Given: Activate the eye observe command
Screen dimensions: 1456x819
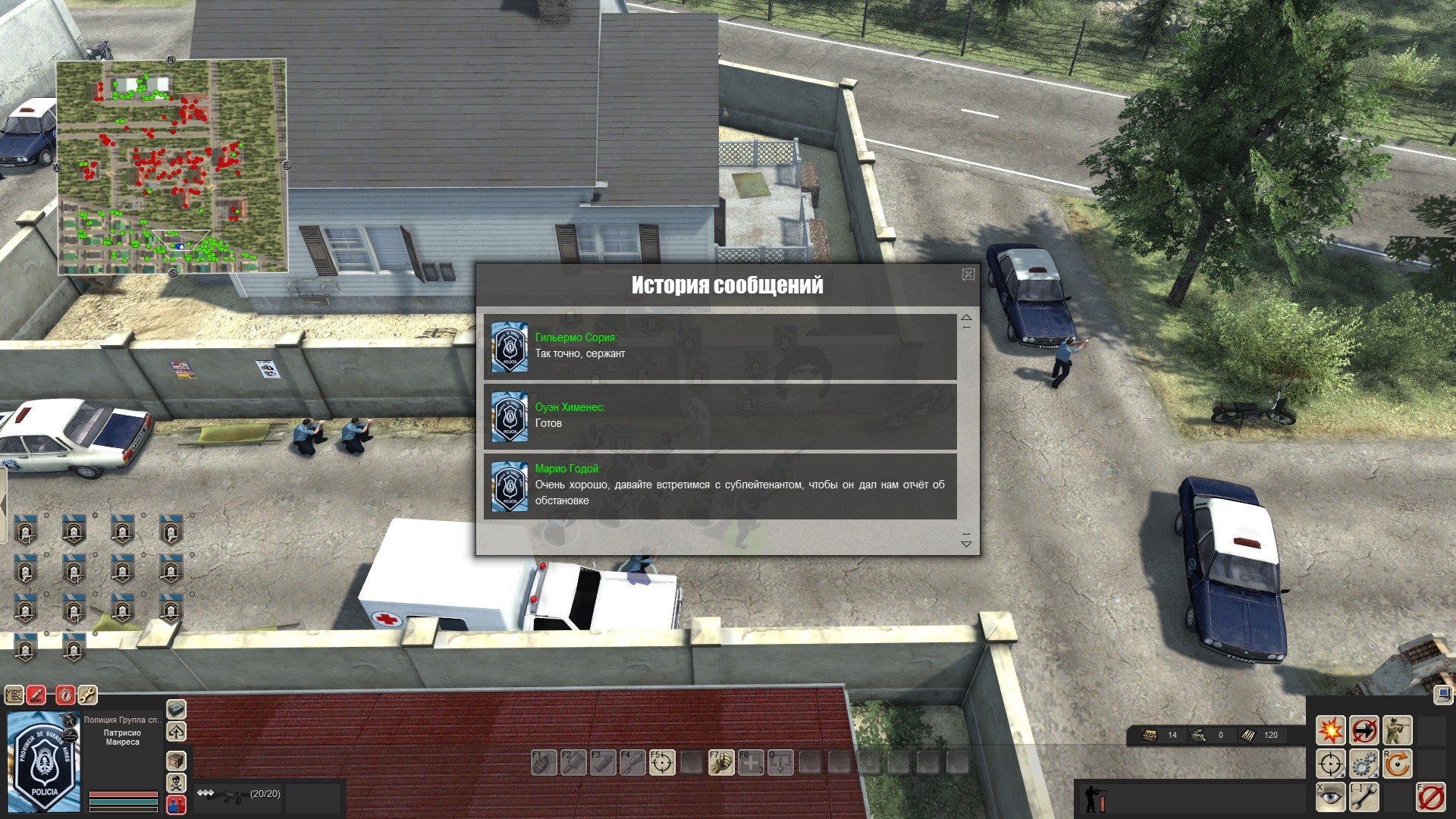Looking at the screenshot, I should tap(1330, 797).
